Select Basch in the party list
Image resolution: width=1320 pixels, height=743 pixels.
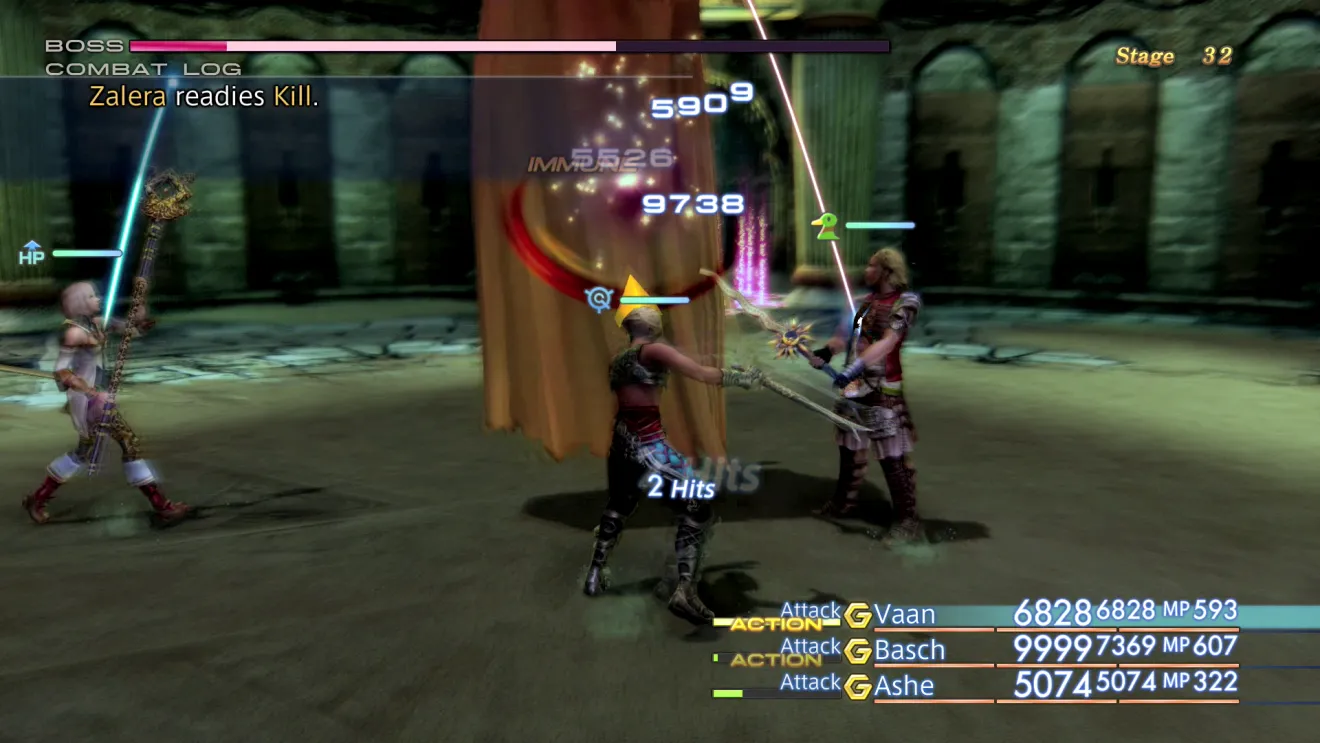(x=909, y=650)
